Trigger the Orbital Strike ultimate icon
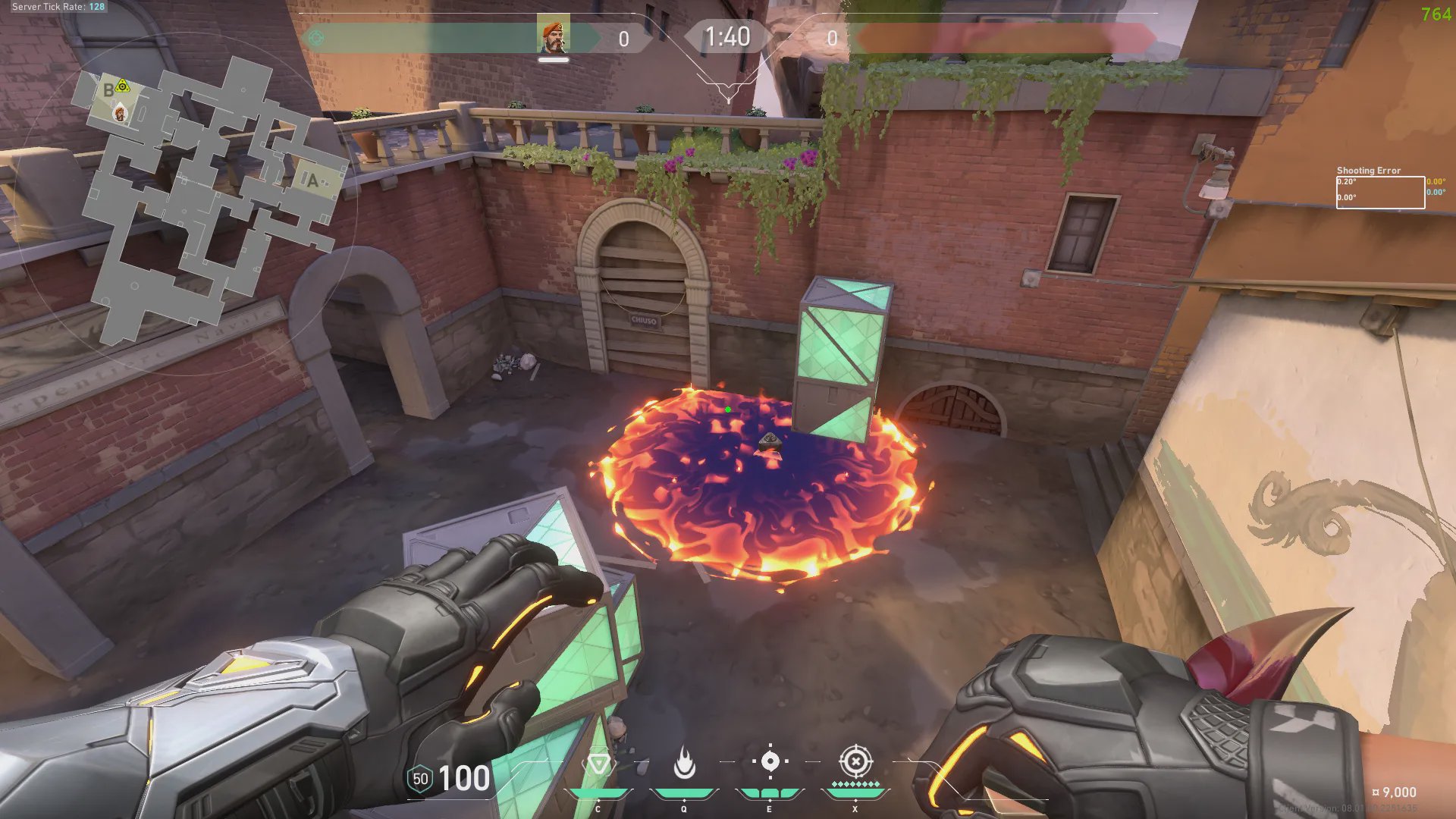 click(x=855, y=761)
